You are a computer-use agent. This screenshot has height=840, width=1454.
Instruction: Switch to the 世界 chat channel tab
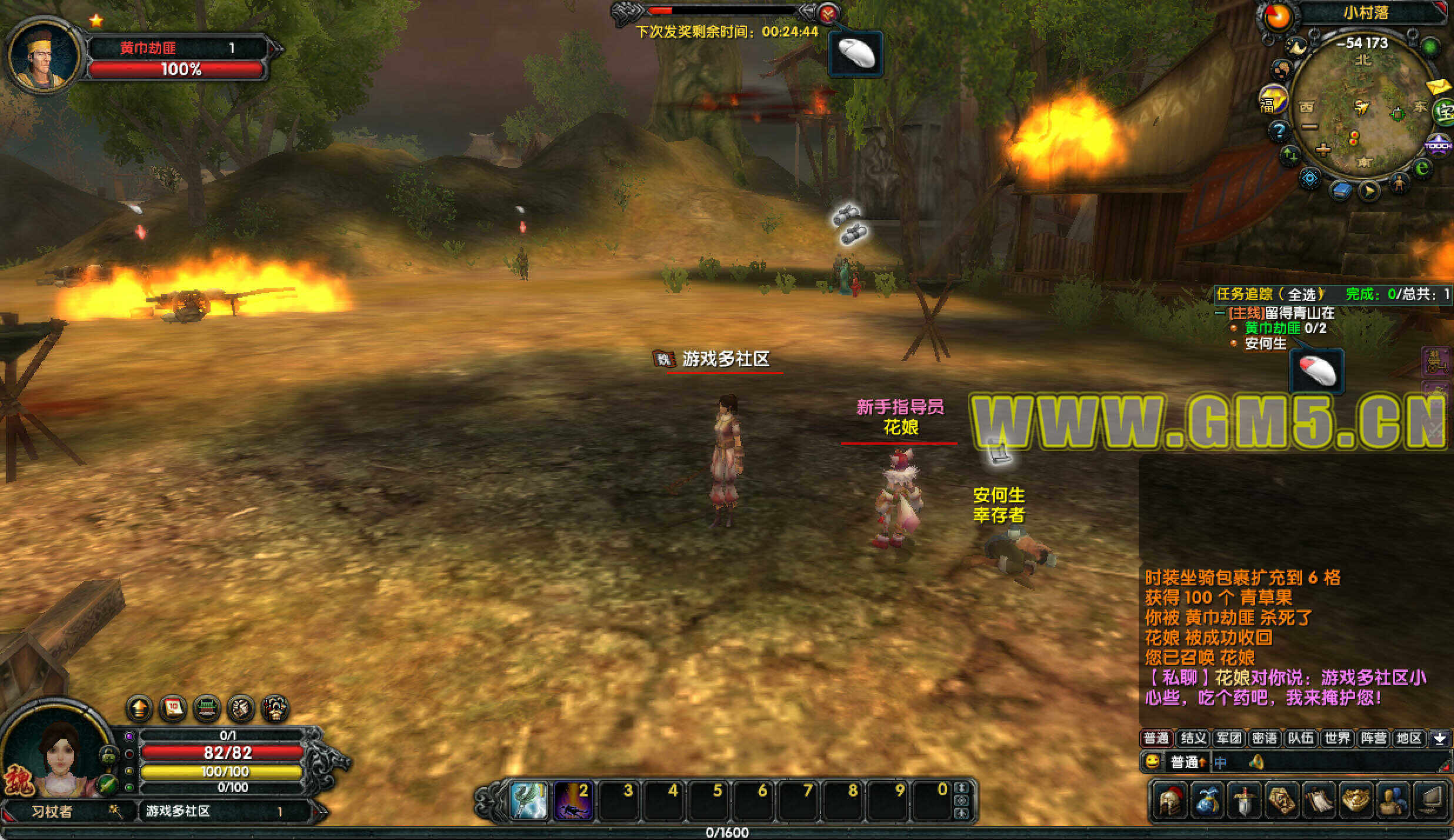click(1337, 738)
